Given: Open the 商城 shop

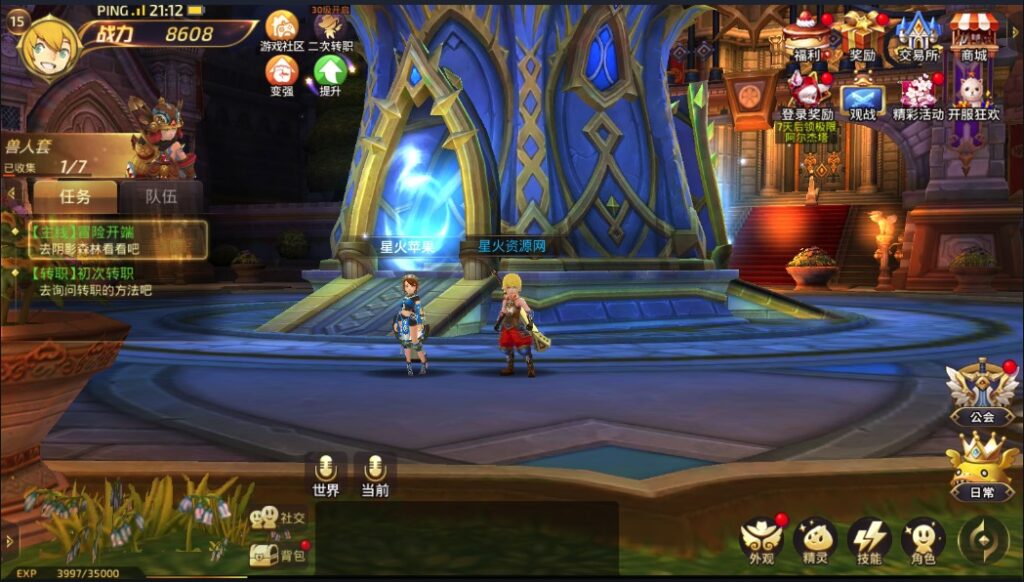Looking at the screenshot, I should tap(974, 33).
